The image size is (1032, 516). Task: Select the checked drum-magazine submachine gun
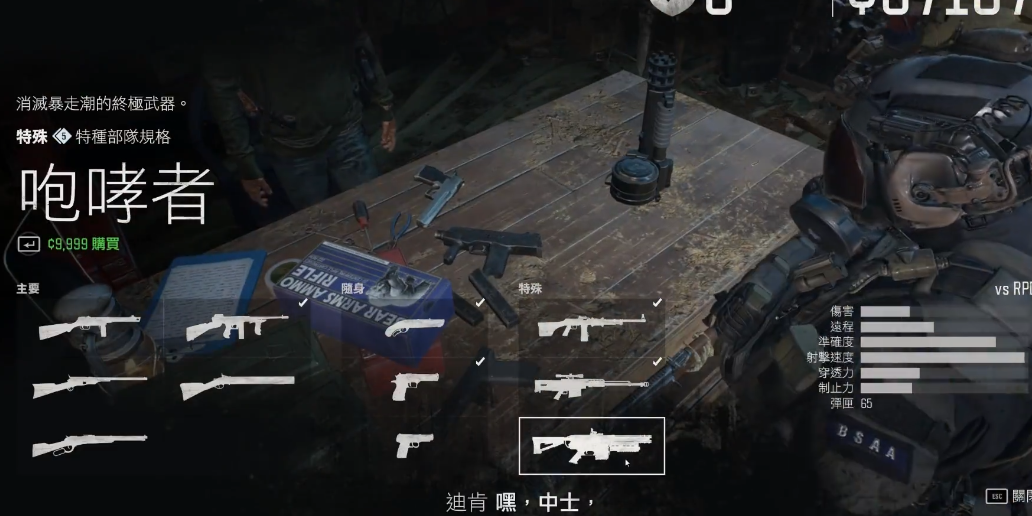coord(236,326)
